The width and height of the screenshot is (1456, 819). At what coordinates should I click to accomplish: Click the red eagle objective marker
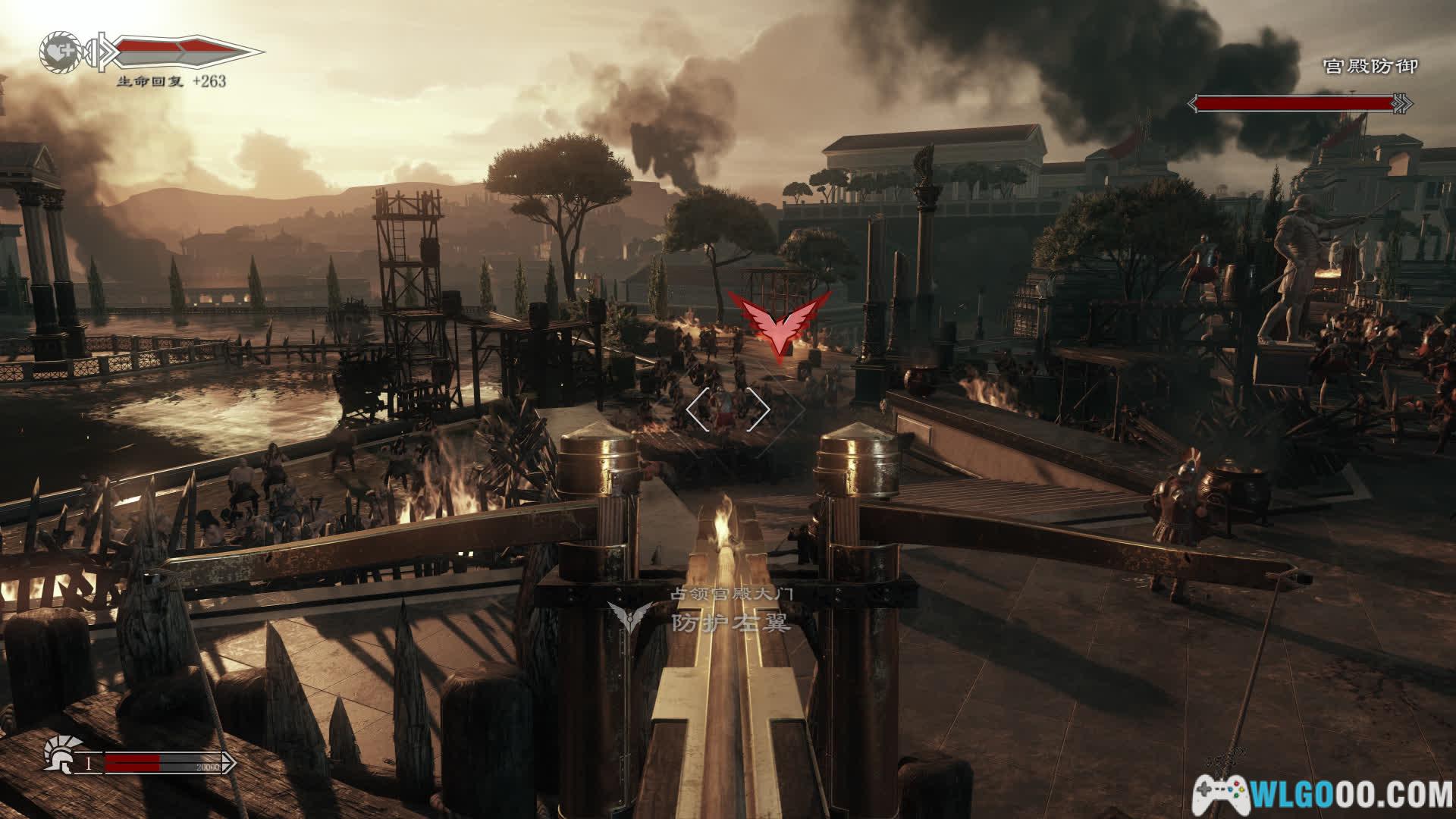779,323
